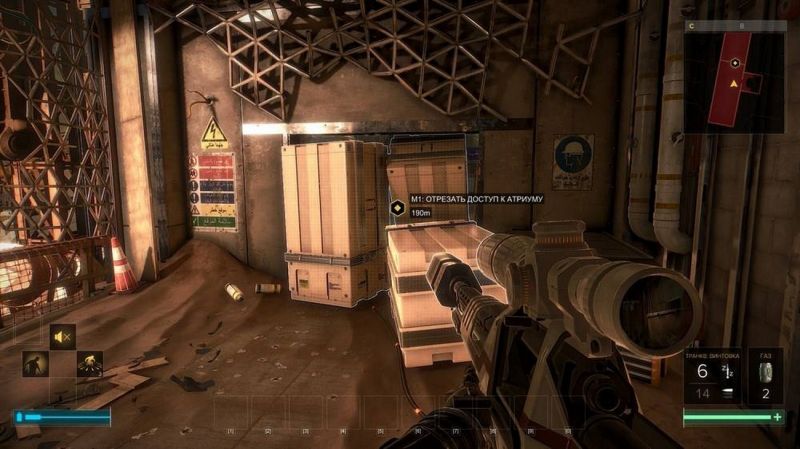The image size is (800, 449).
Task: Activate the crouching figure augmentation icon
Action: point(35,364)
